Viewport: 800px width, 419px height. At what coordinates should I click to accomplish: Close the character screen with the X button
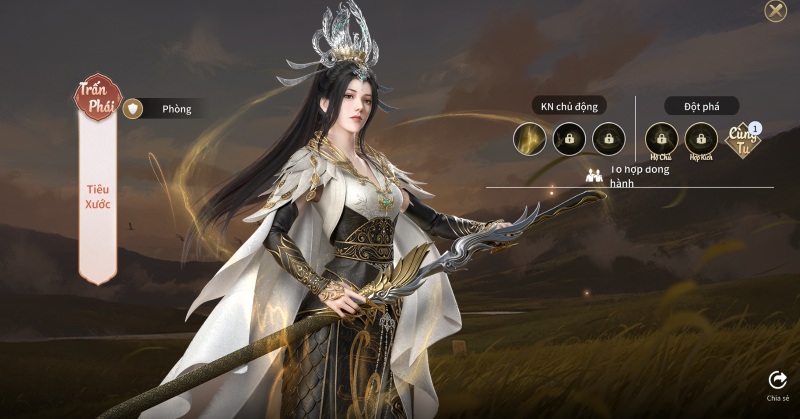coord(775,11)
